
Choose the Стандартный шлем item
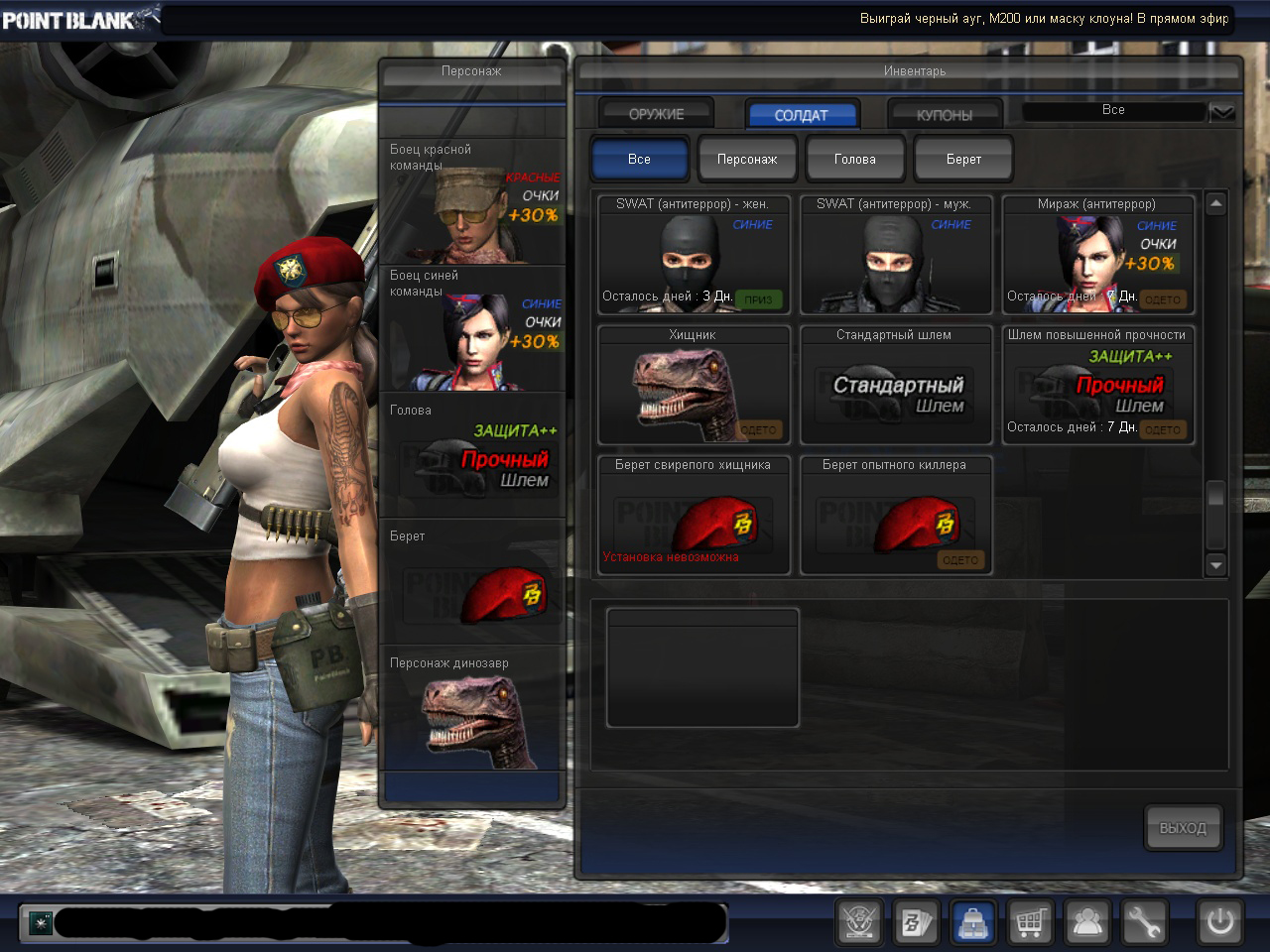click(895, 385)
